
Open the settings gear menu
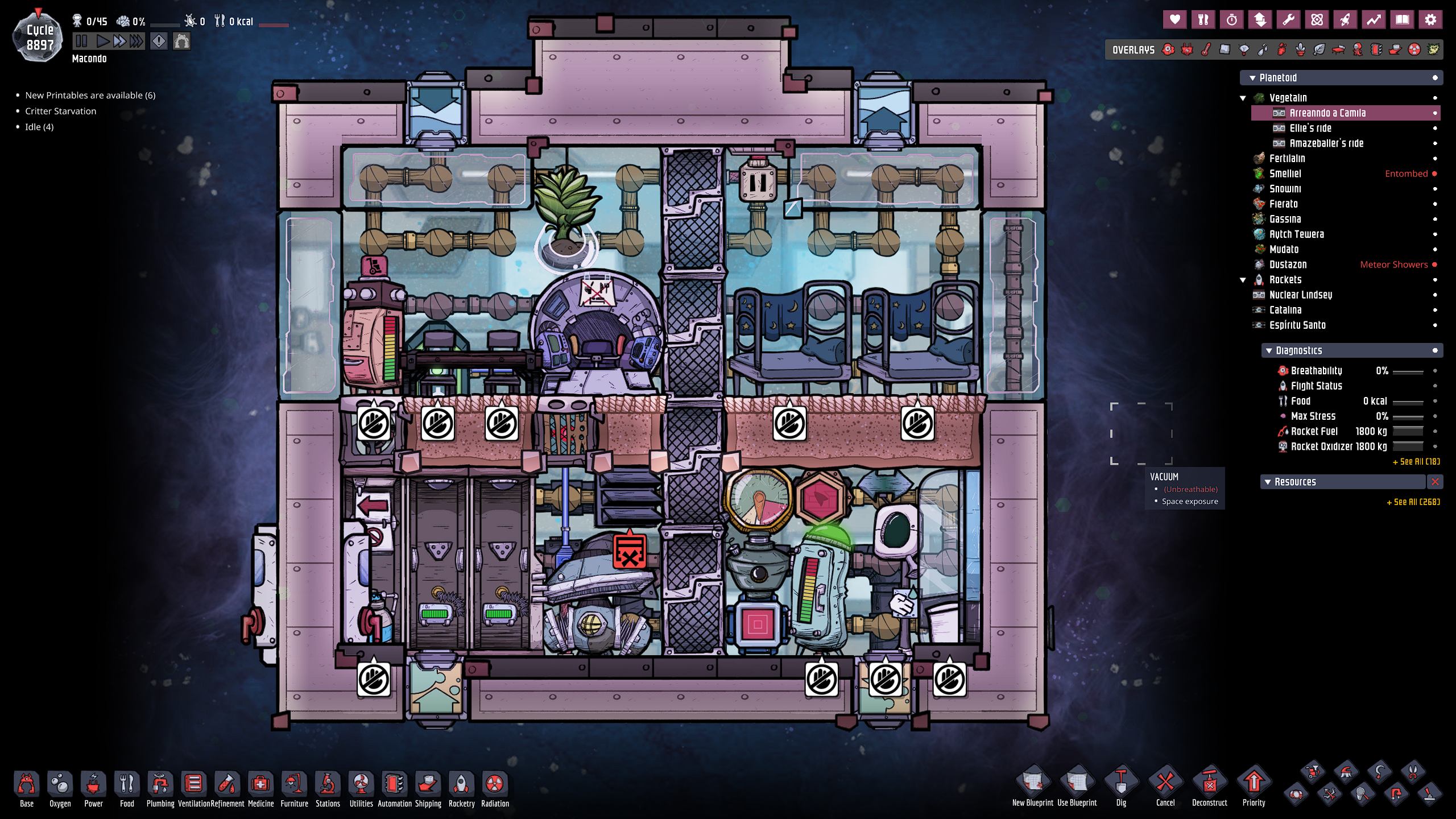1430,20
